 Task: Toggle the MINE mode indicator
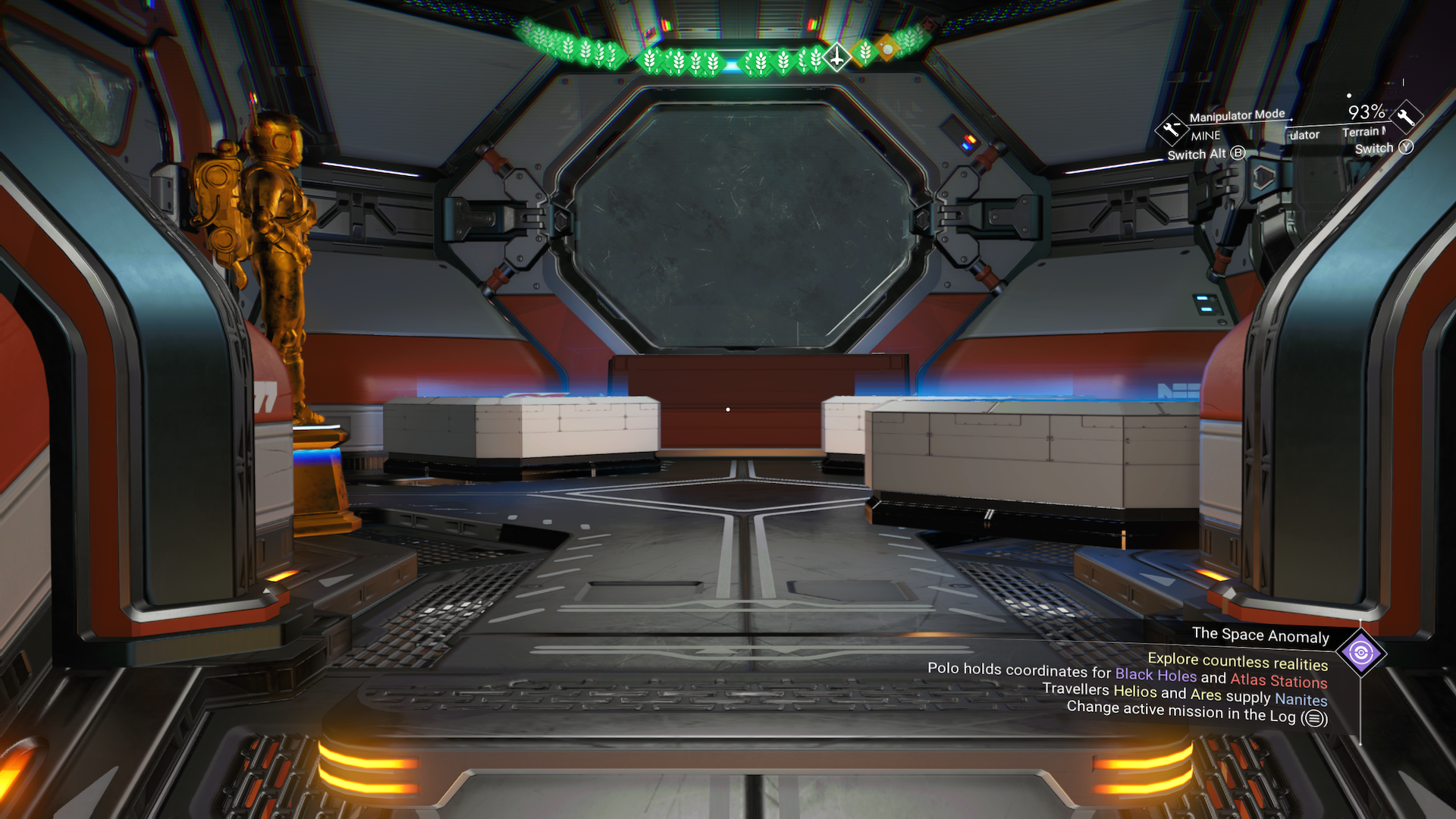tap(1205, 135)
